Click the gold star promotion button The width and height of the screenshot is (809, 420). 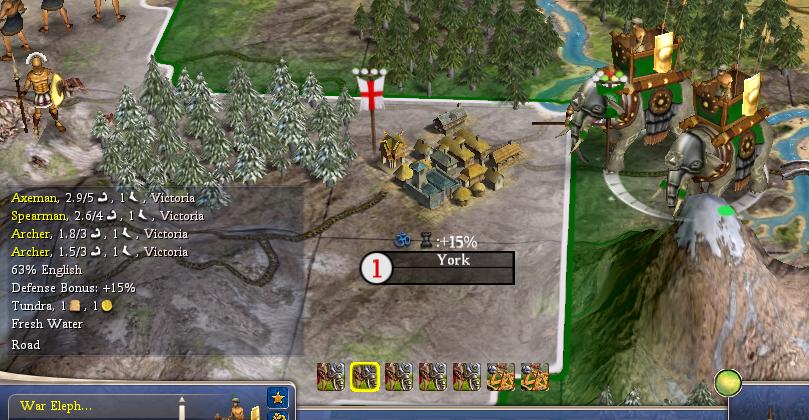pos(278,400)
